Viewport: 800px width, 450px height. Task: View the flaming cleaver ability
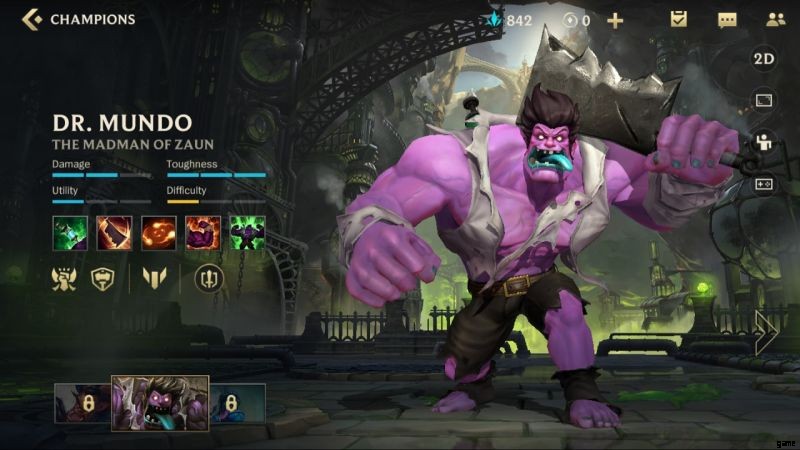[x=114, y=233]
